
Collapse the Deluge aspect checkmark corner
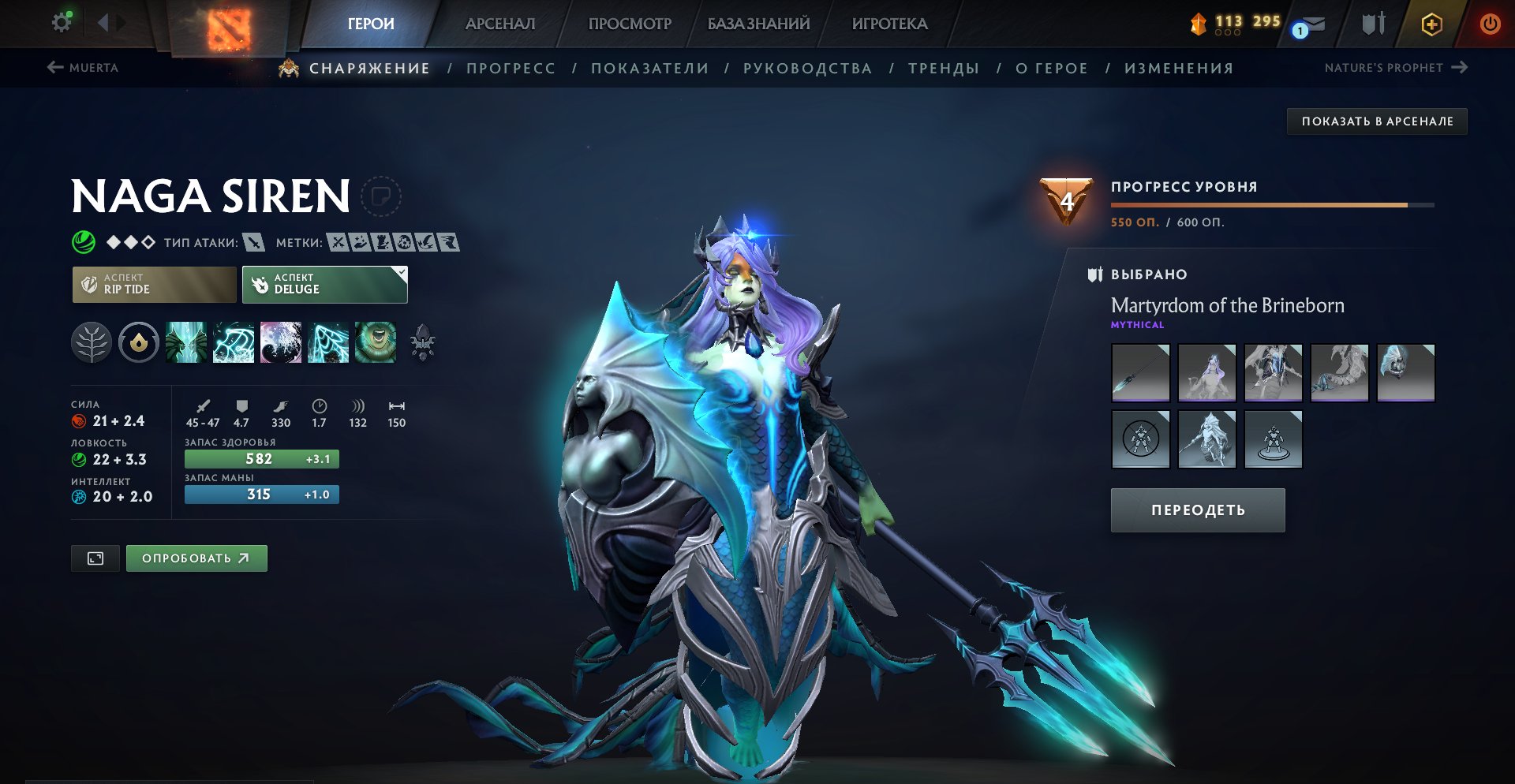pos(400,273)
